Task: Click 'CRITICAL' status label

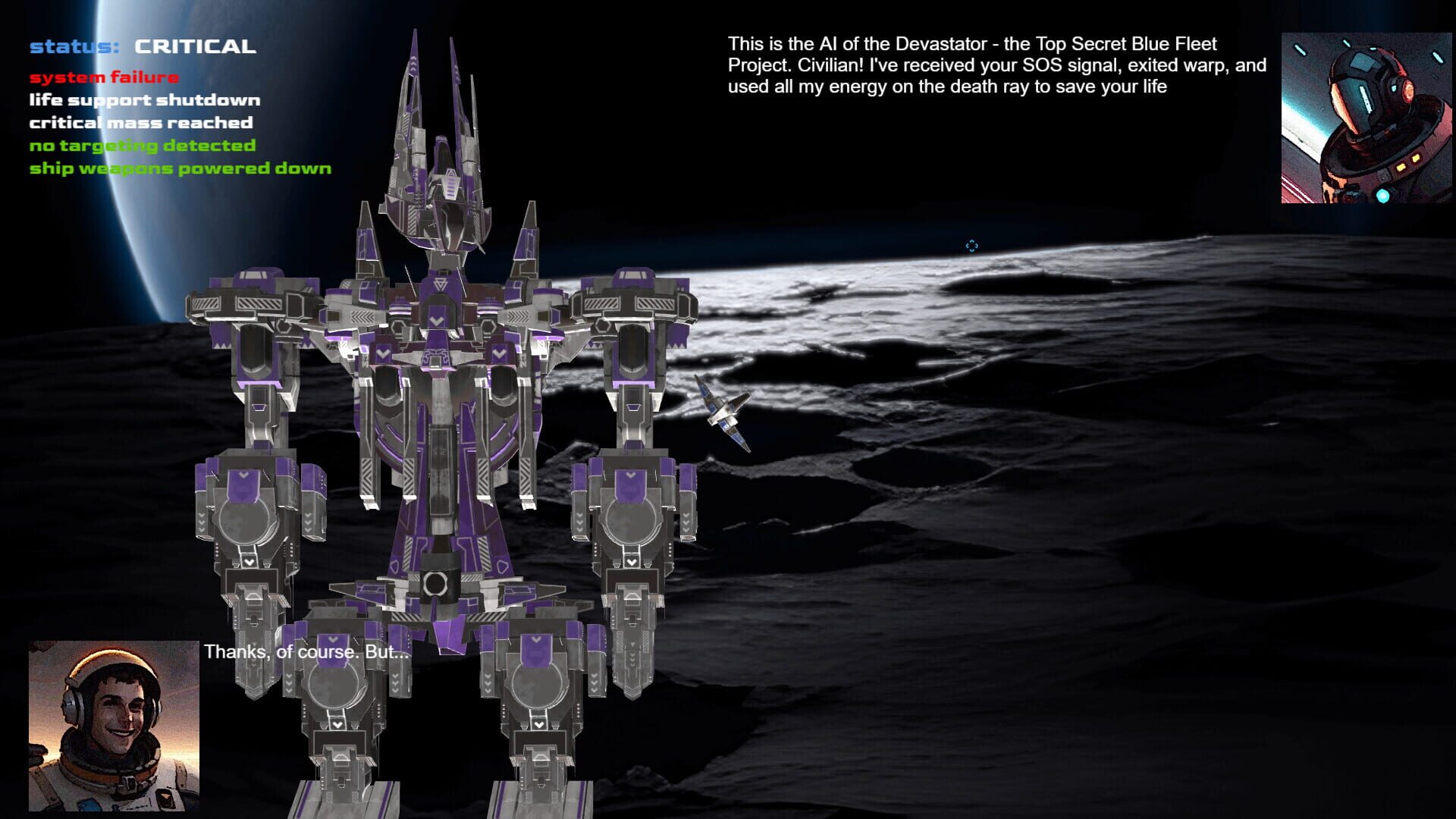Action: pyautogui.click(x=193, y=46)
